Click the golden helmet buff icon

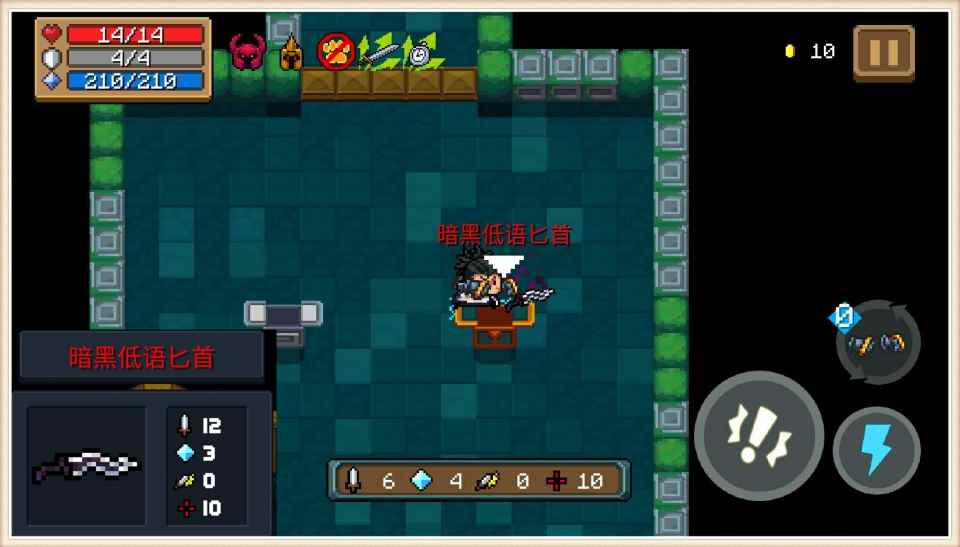pos(291,52)
